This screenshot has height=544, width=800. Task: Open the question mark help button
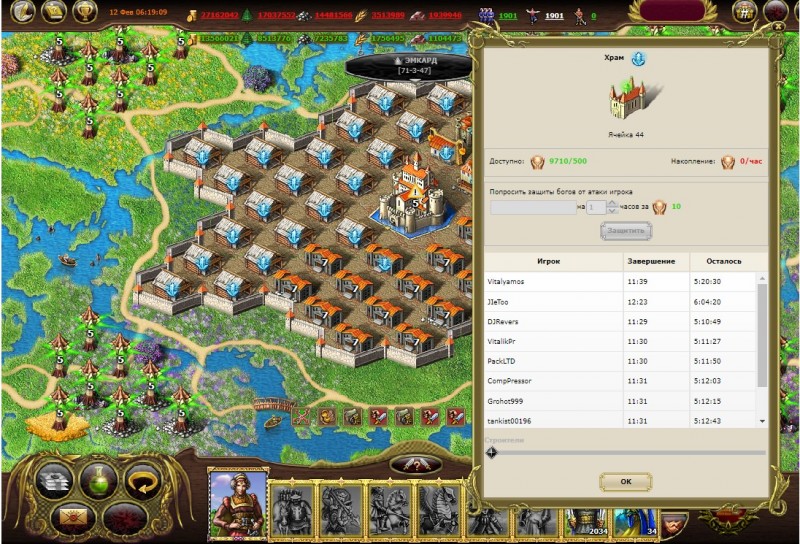[416, 465]
